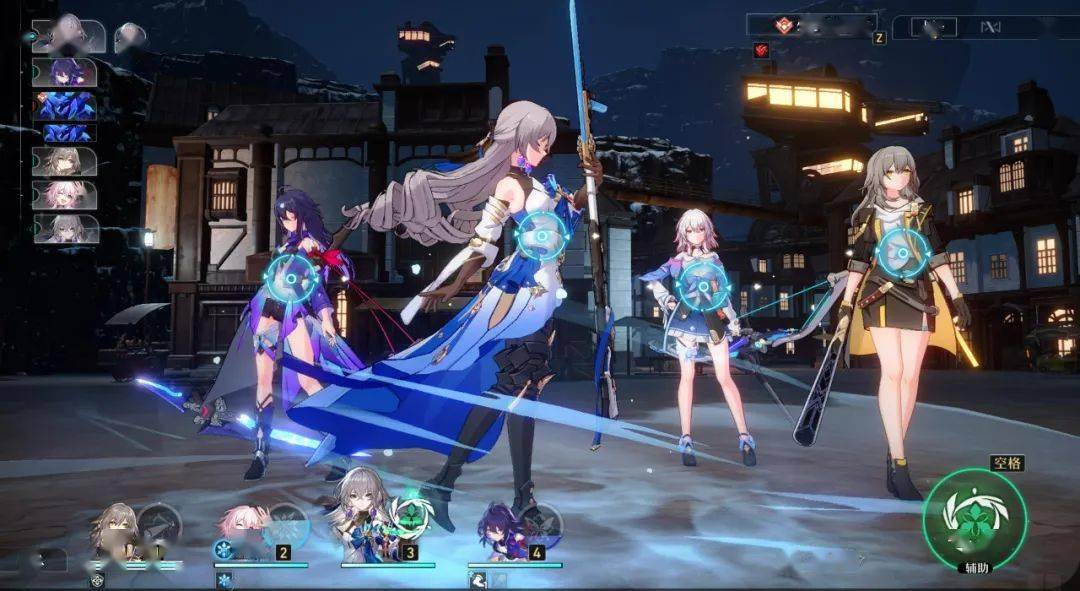This screenshot has height=591, width=1080.
Task: Target March 7th with the support ring marker
Action: pos(703,286)
